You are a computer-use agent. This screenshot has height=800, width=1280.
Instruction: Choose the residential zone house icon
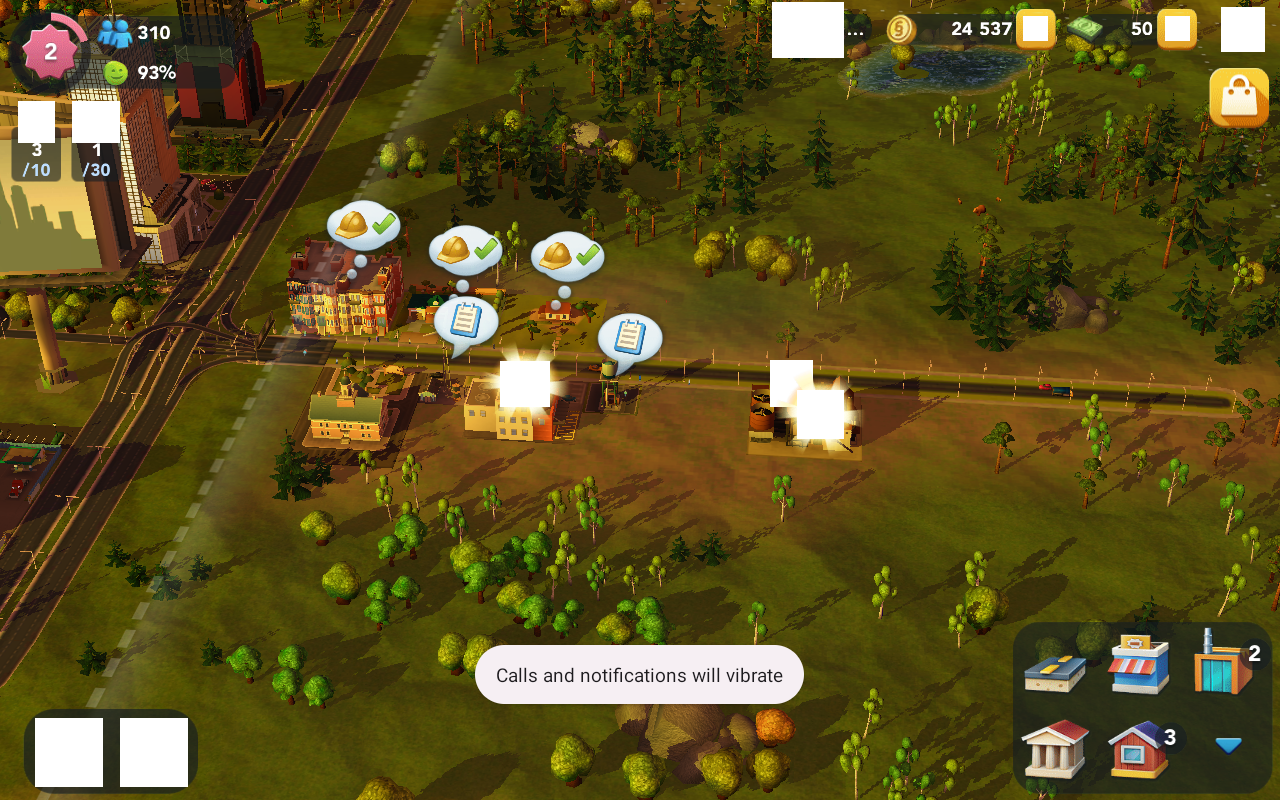click(x=1139, y=749)
